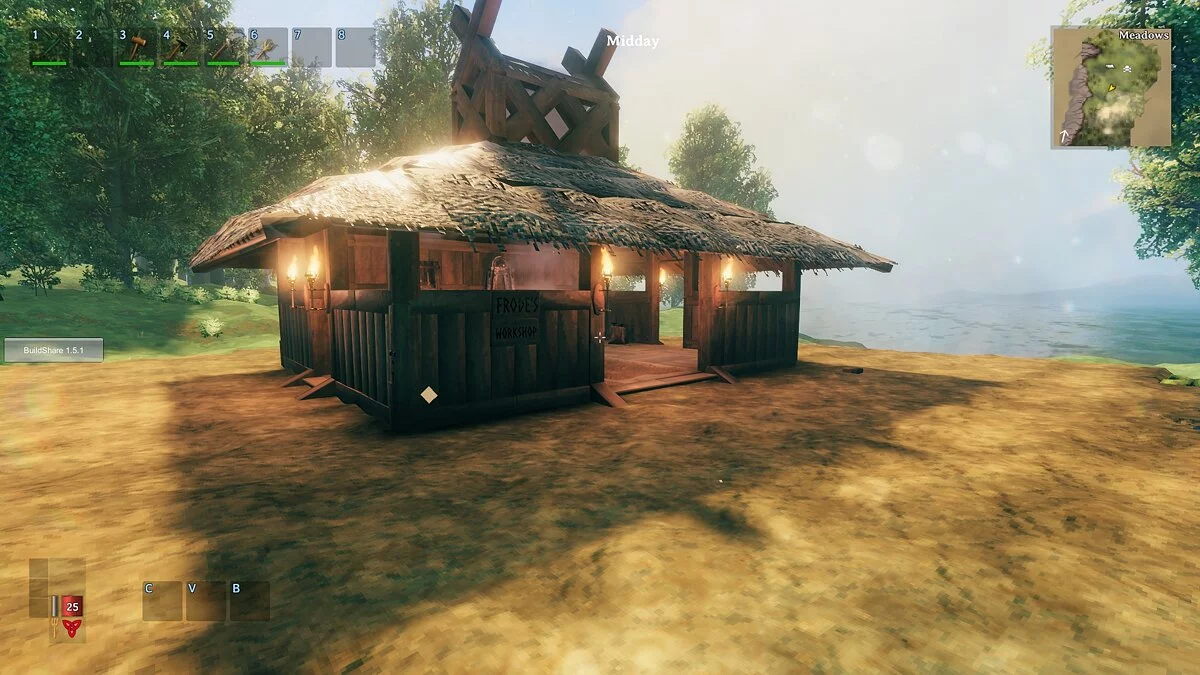Open the BuildShare 1.5.1 panel
The width and height of the screenshot is (1200, 675).
[53, 350]
